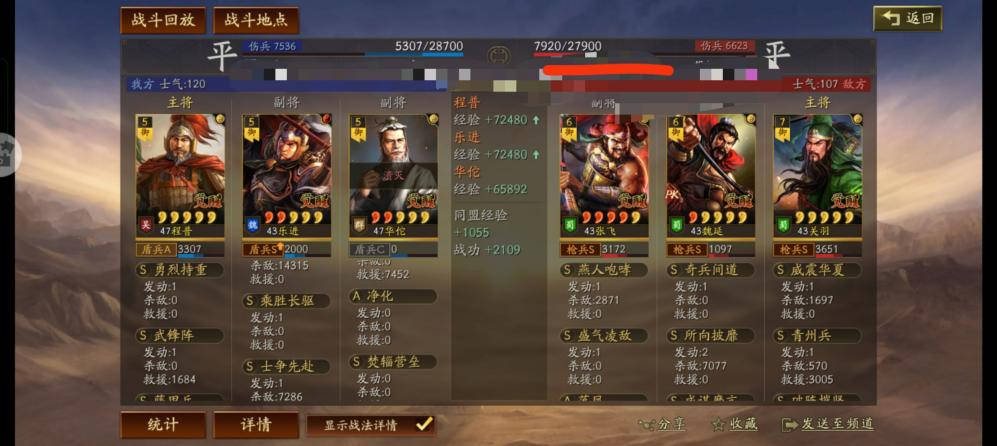View the 奇兵间道 tactic entry

(711, 270)
